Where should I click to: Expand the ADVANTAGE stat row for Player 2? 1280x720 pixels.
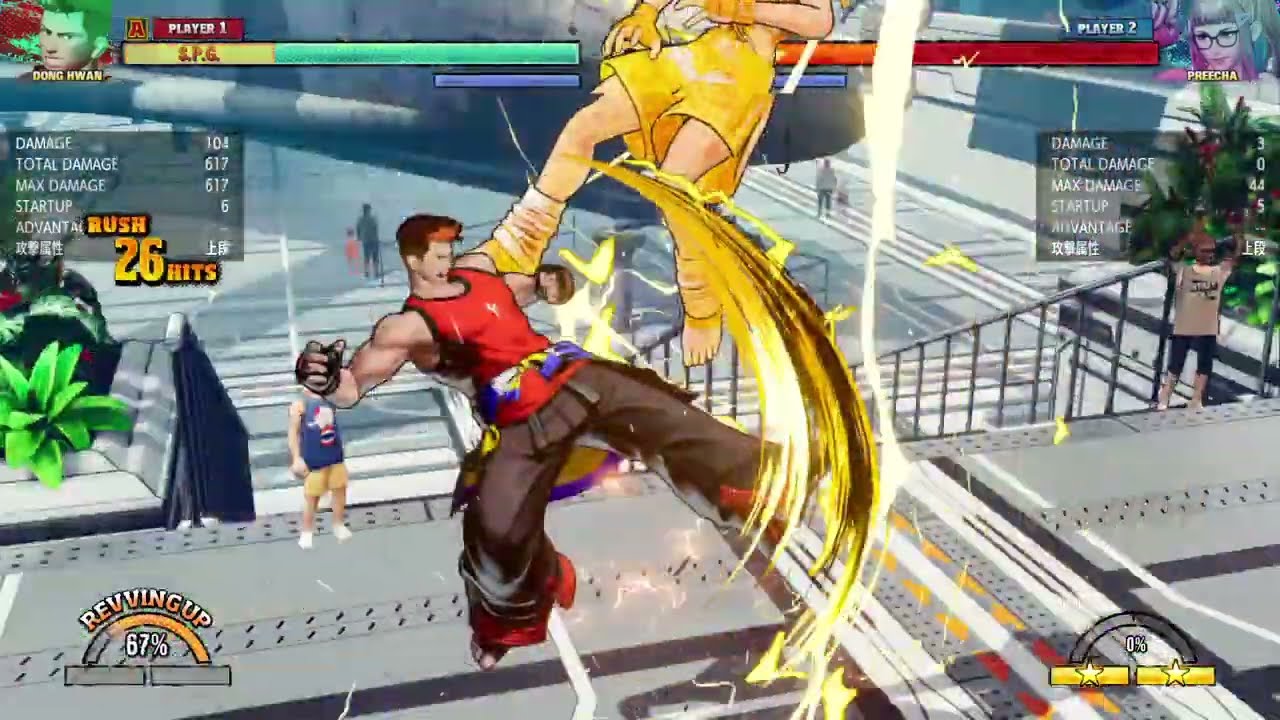[1090, 227]
